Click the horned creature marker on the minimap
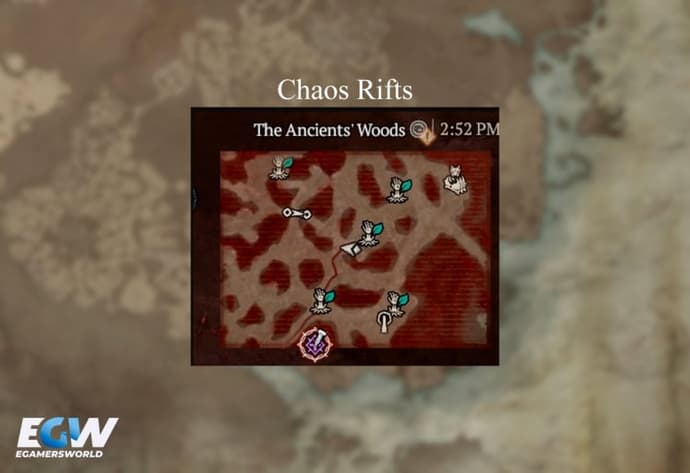The image size is (690, 473). click(455, 179)
